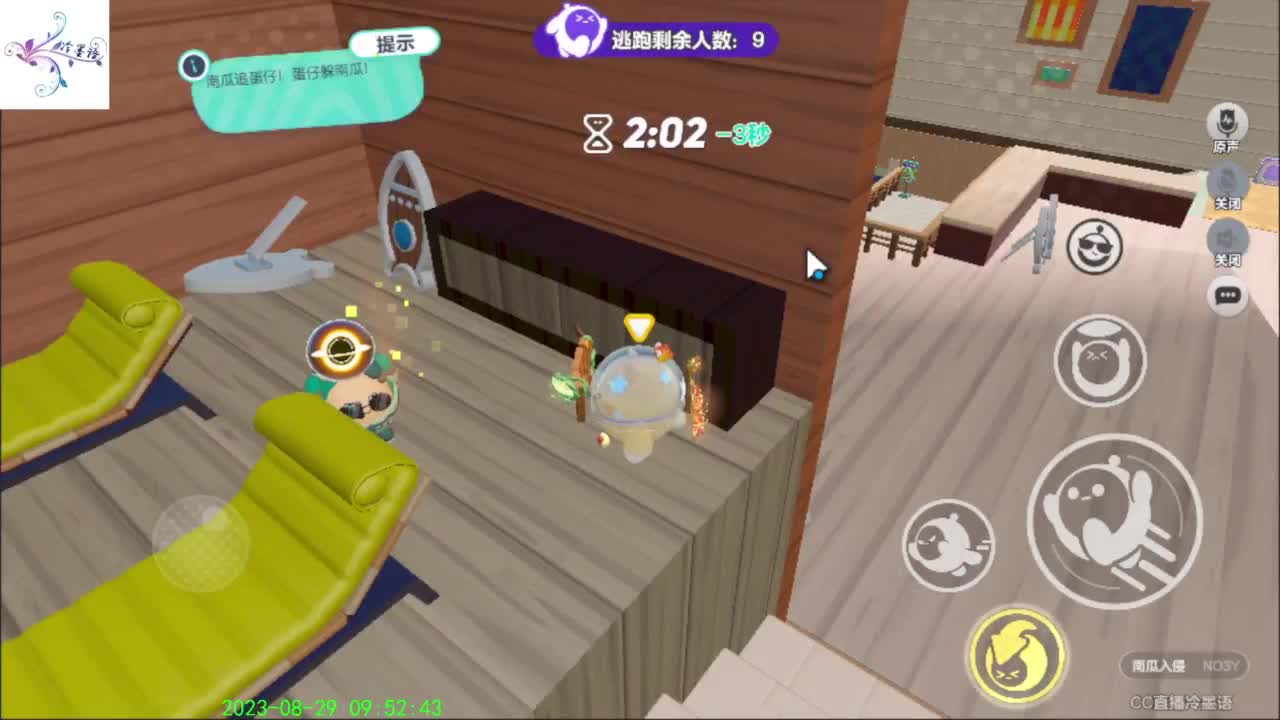Tap the CC直播冷墨语 watermark text
The height and width of the screenshot is (720, 1280).
coord(1180,700)
